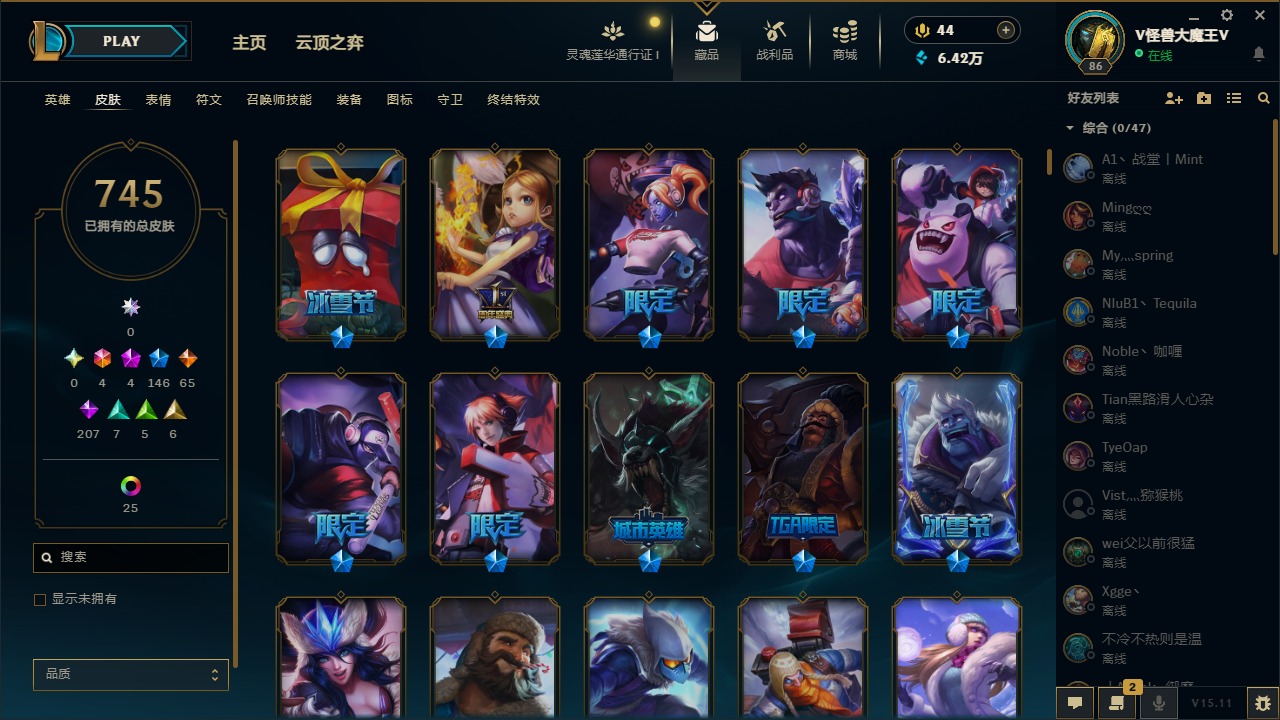Create a new friend group folder

point(1203,98)
